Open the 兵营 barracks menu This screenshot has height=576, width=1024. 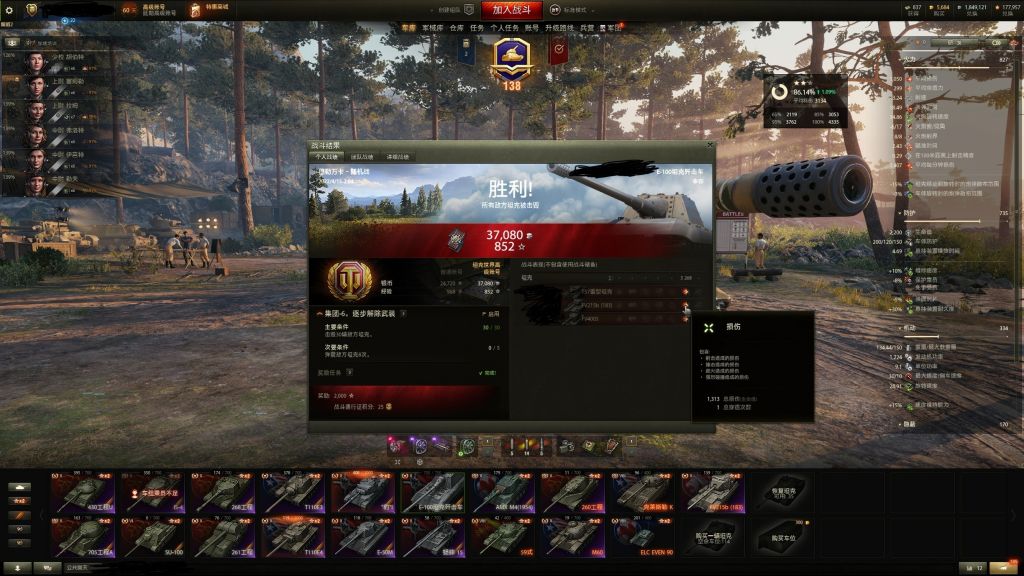[587, 29]
